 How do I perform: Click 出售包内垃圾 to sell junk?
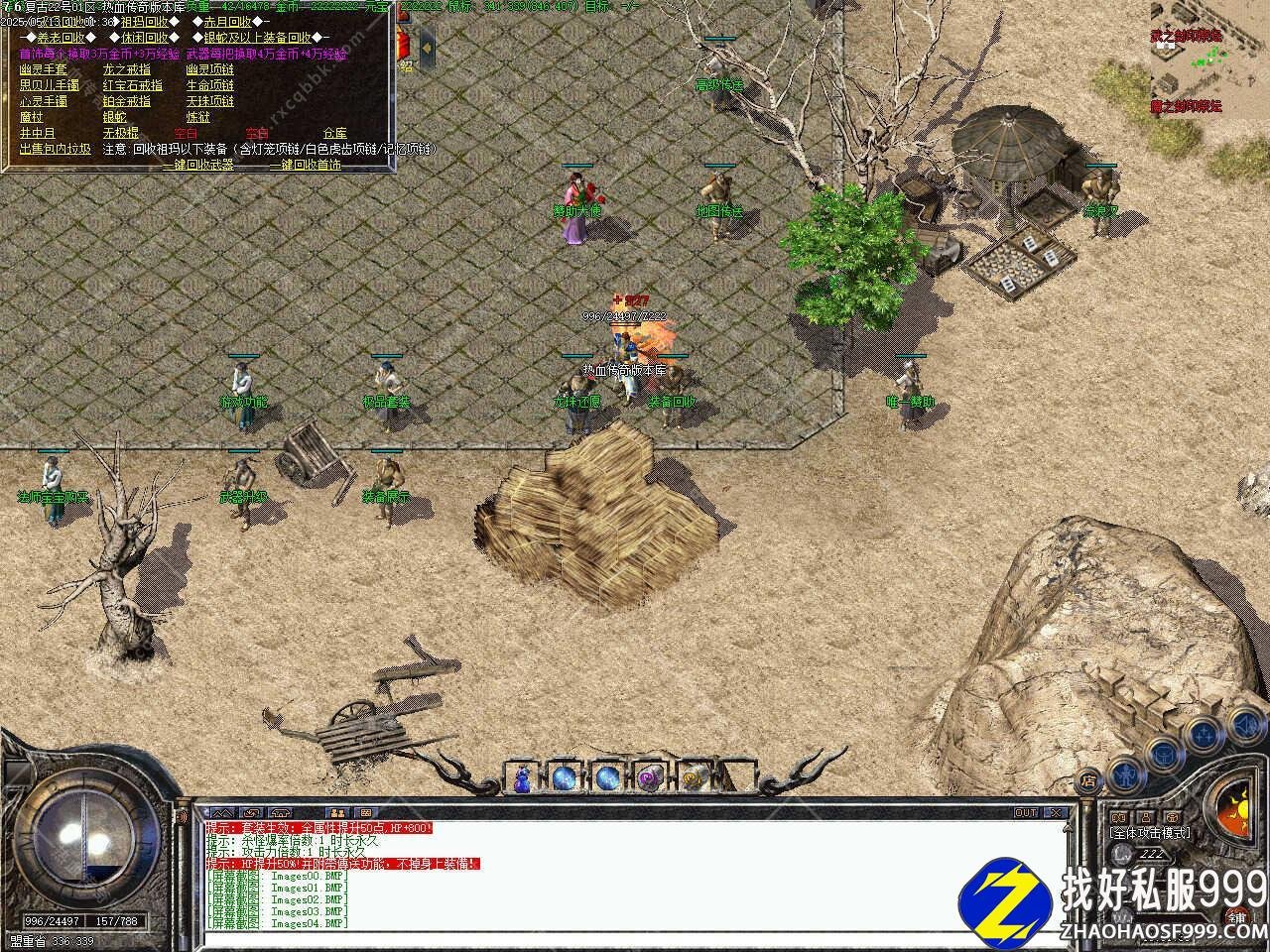point(56,149)
